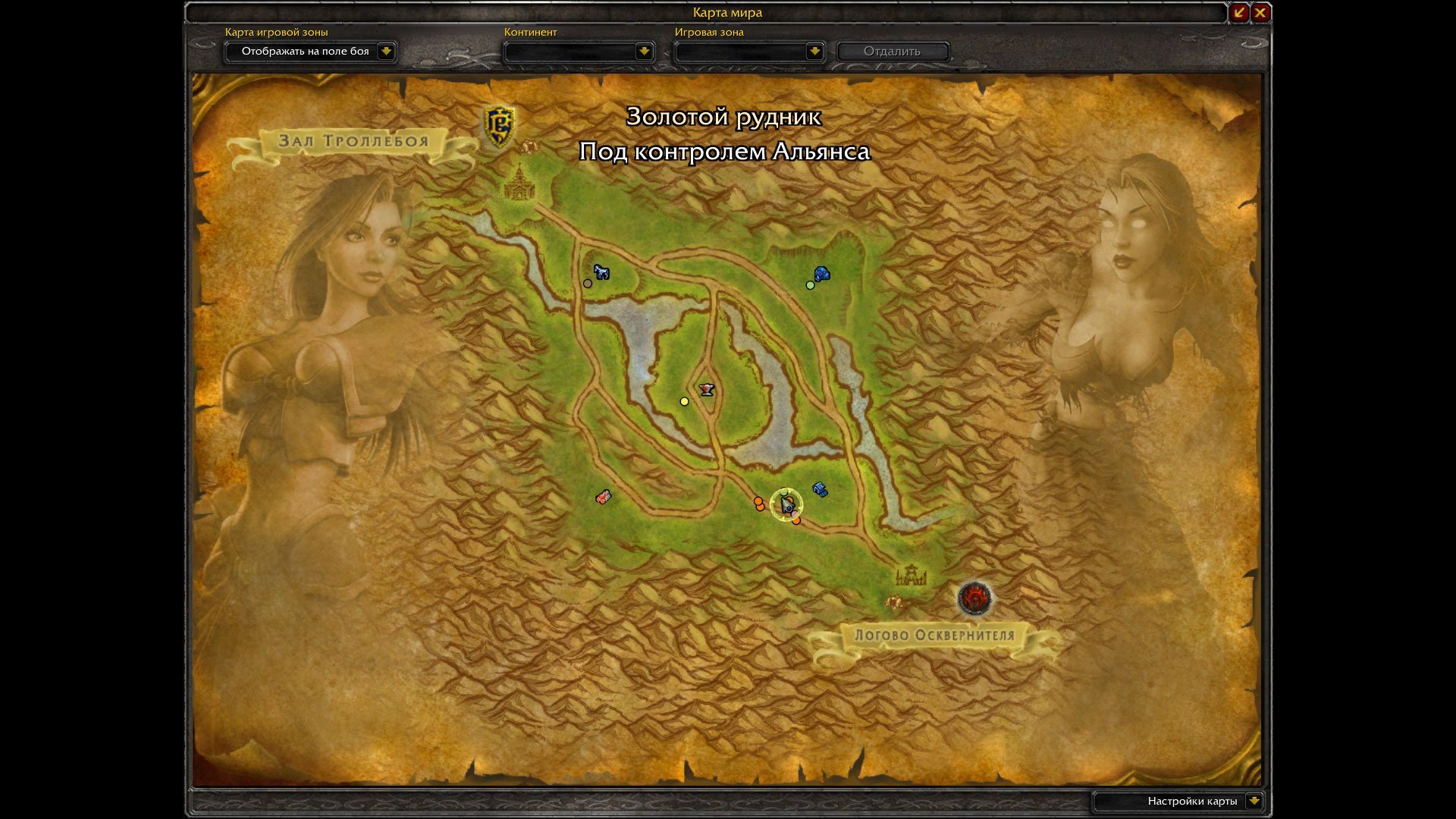Close the world map window
This screenshot has width=1456, height=819.
pos(1260,12)
